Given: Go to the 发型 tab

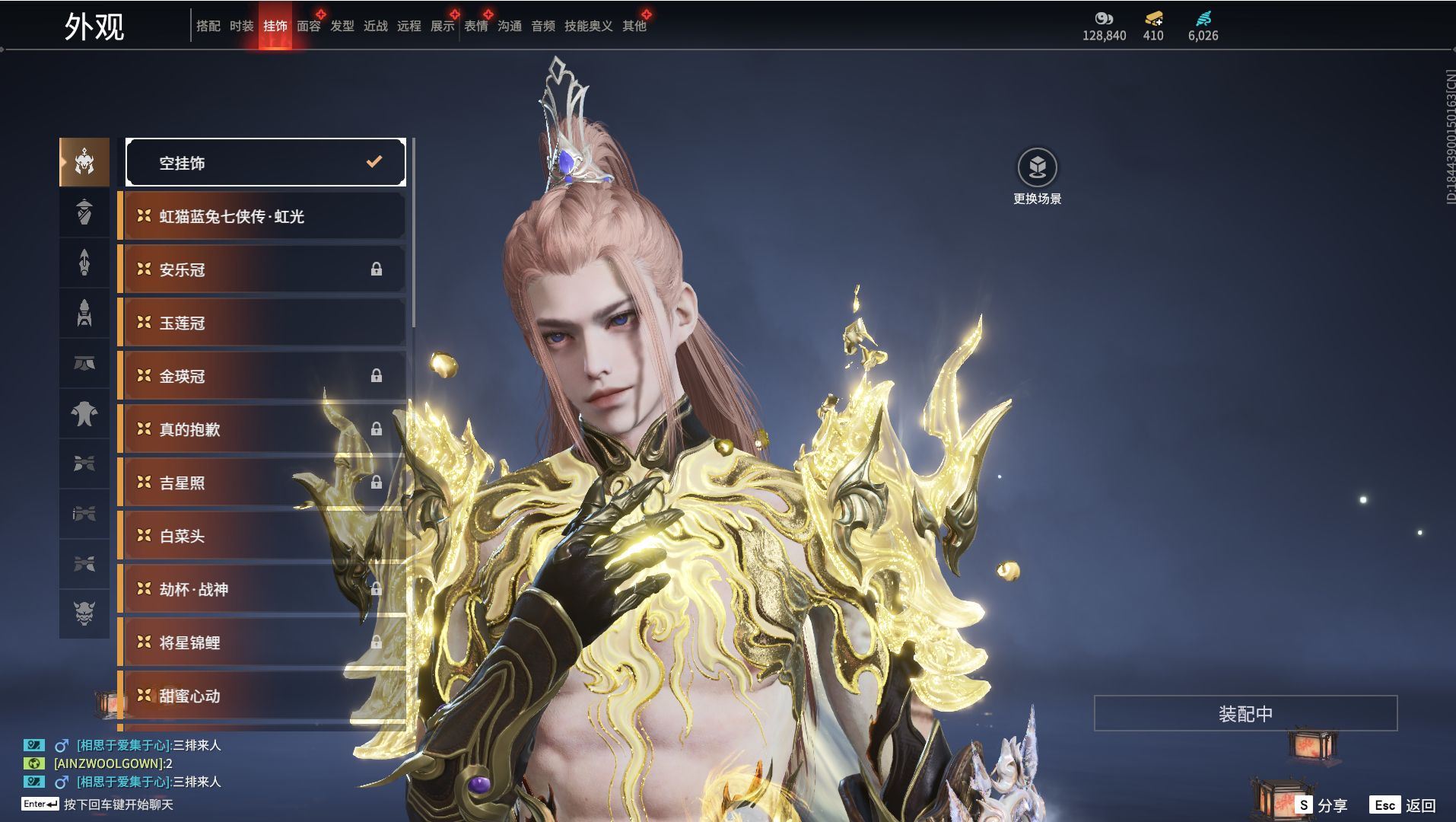Looking at the screenshot, I should coord(342,26).
